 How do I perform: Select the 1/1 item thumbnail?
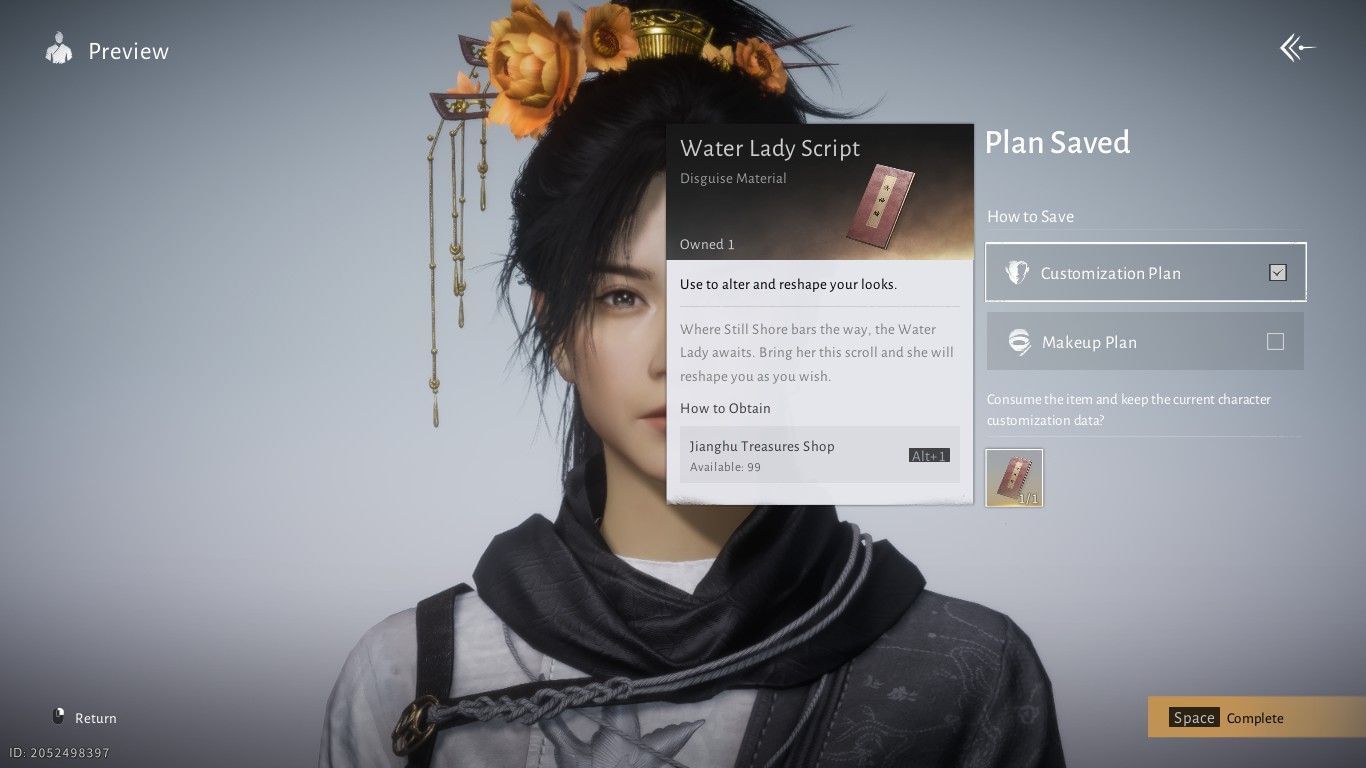(x=1014, y=477)
